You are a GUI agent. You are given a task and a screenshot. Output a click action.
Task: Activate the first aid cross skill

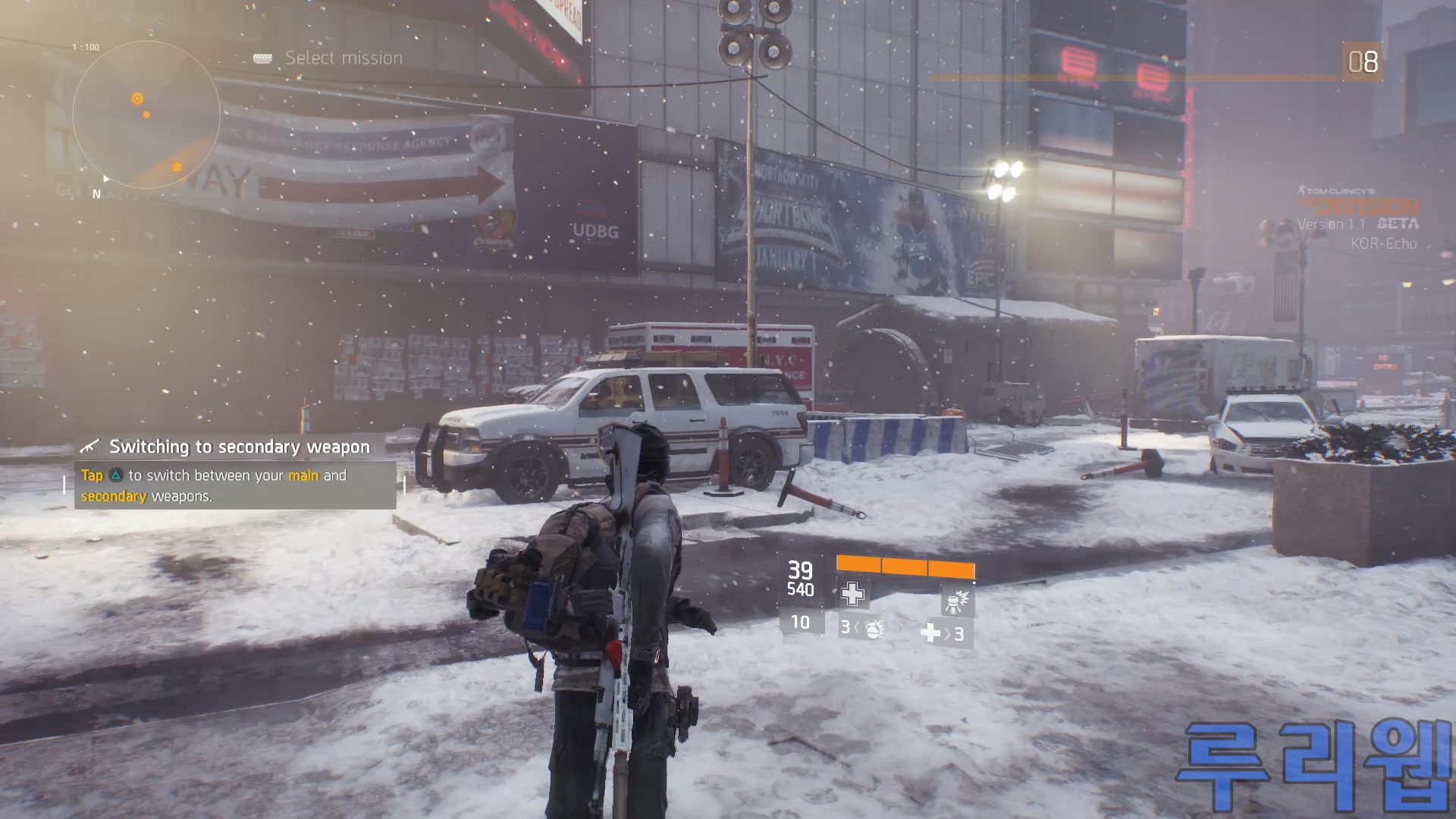[852, 594]
